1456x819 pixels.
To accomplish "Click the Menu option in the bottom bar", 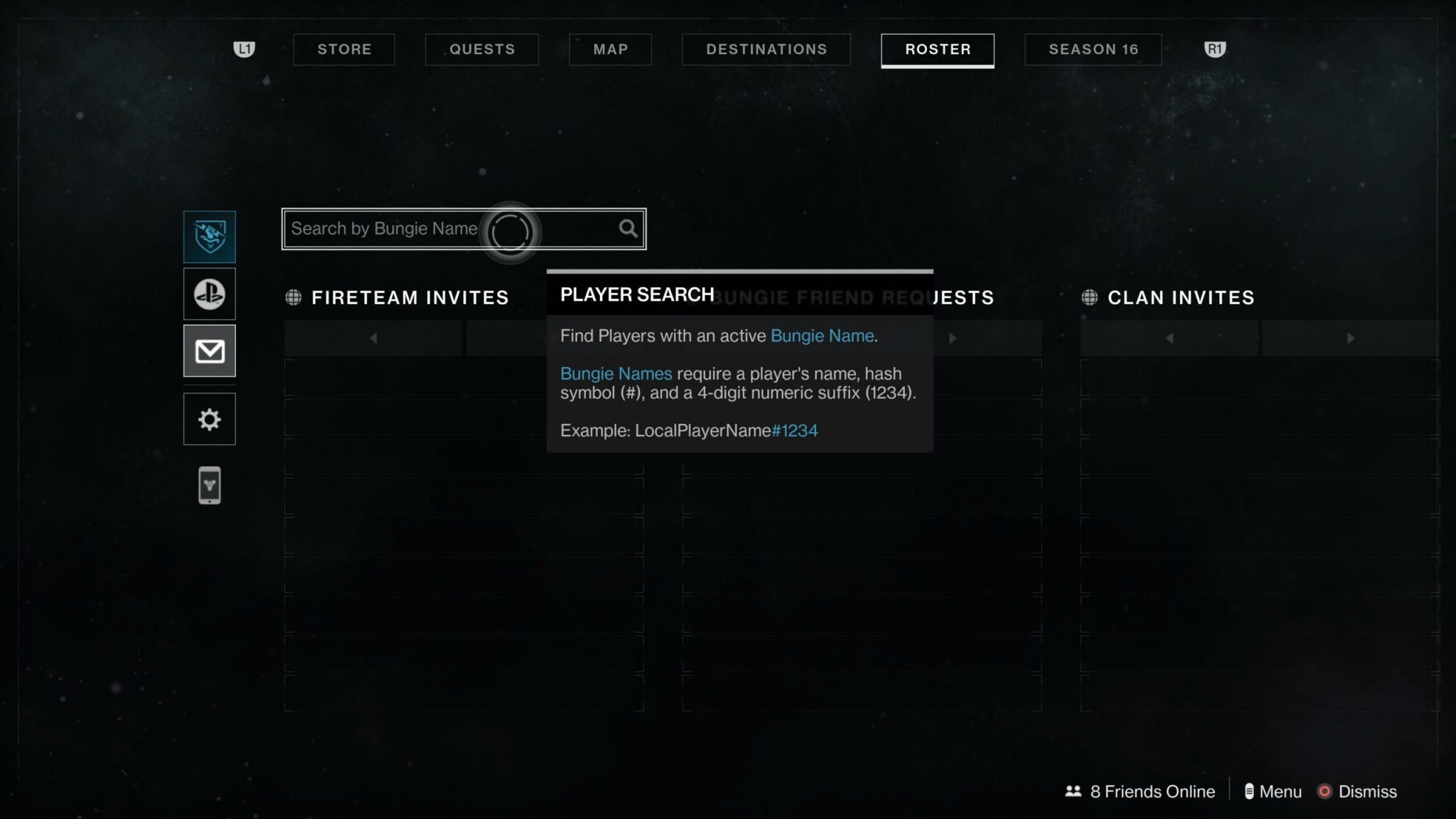I will coord(1279,791).
